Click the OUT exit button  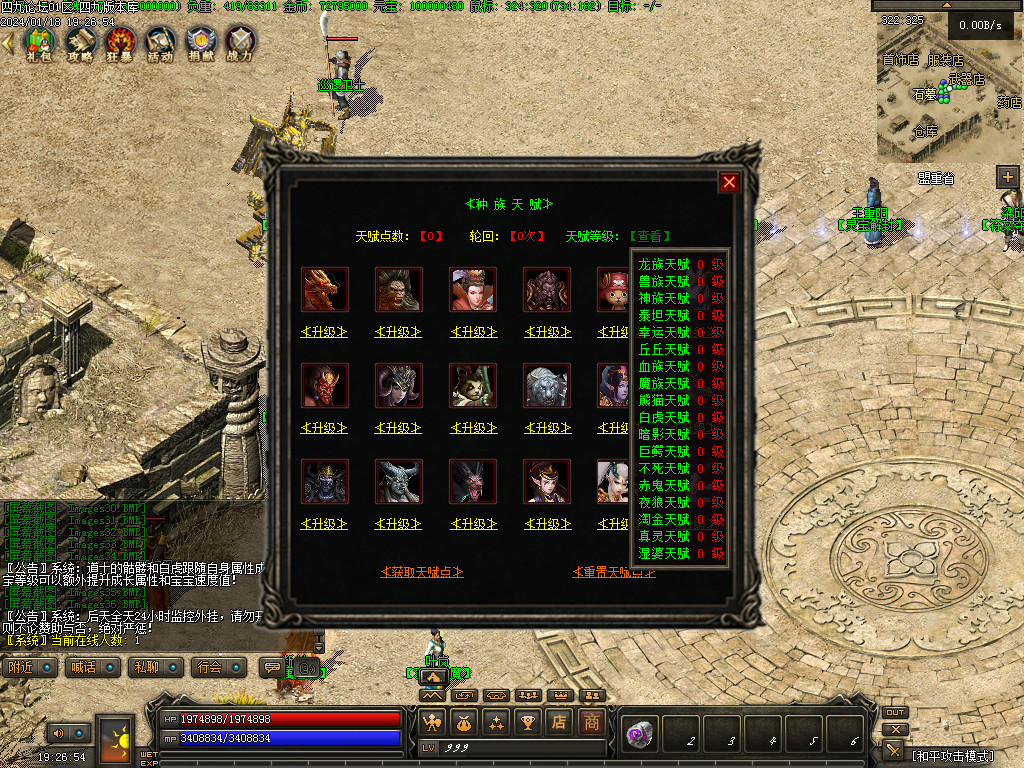point(895,713)
